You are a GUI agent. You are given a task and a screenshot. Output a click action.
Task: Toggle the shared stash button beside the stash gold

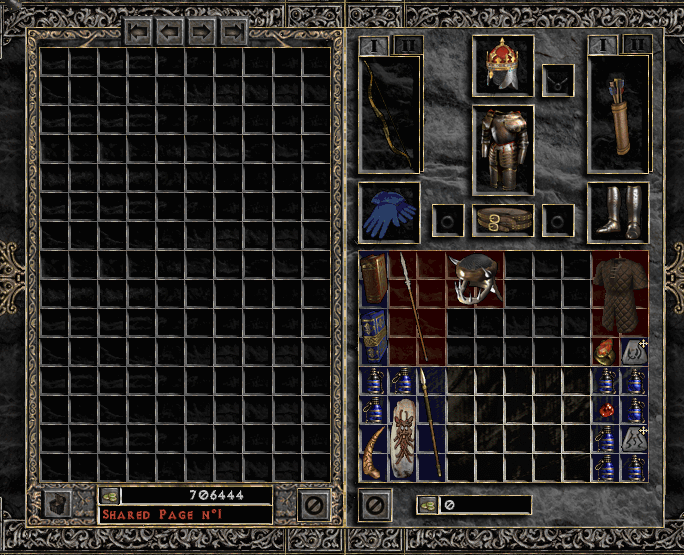tap(59, 504)
